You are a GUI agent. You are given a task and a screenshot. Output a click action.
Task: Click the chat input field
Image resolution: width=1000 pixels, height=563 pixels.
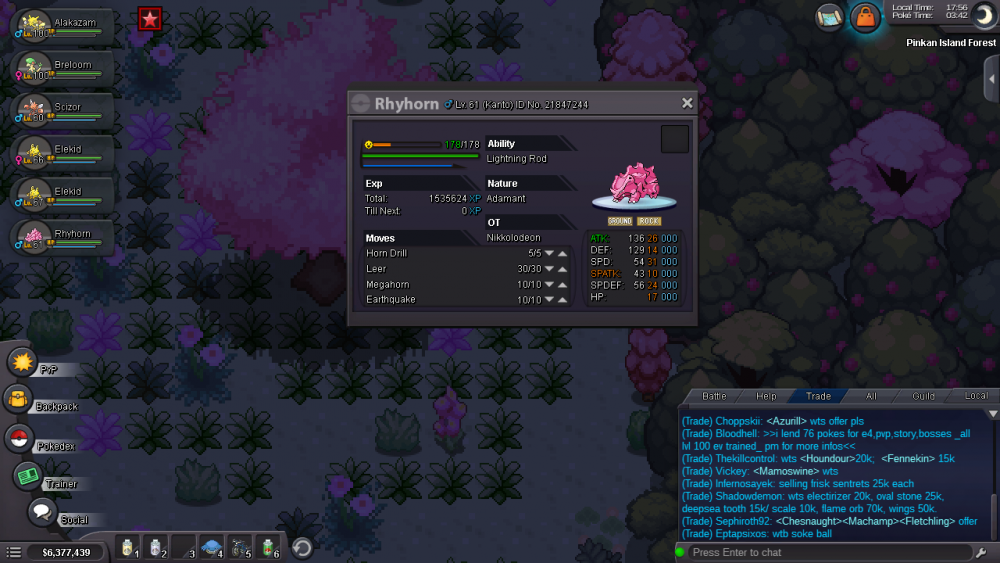click(825, 552)
